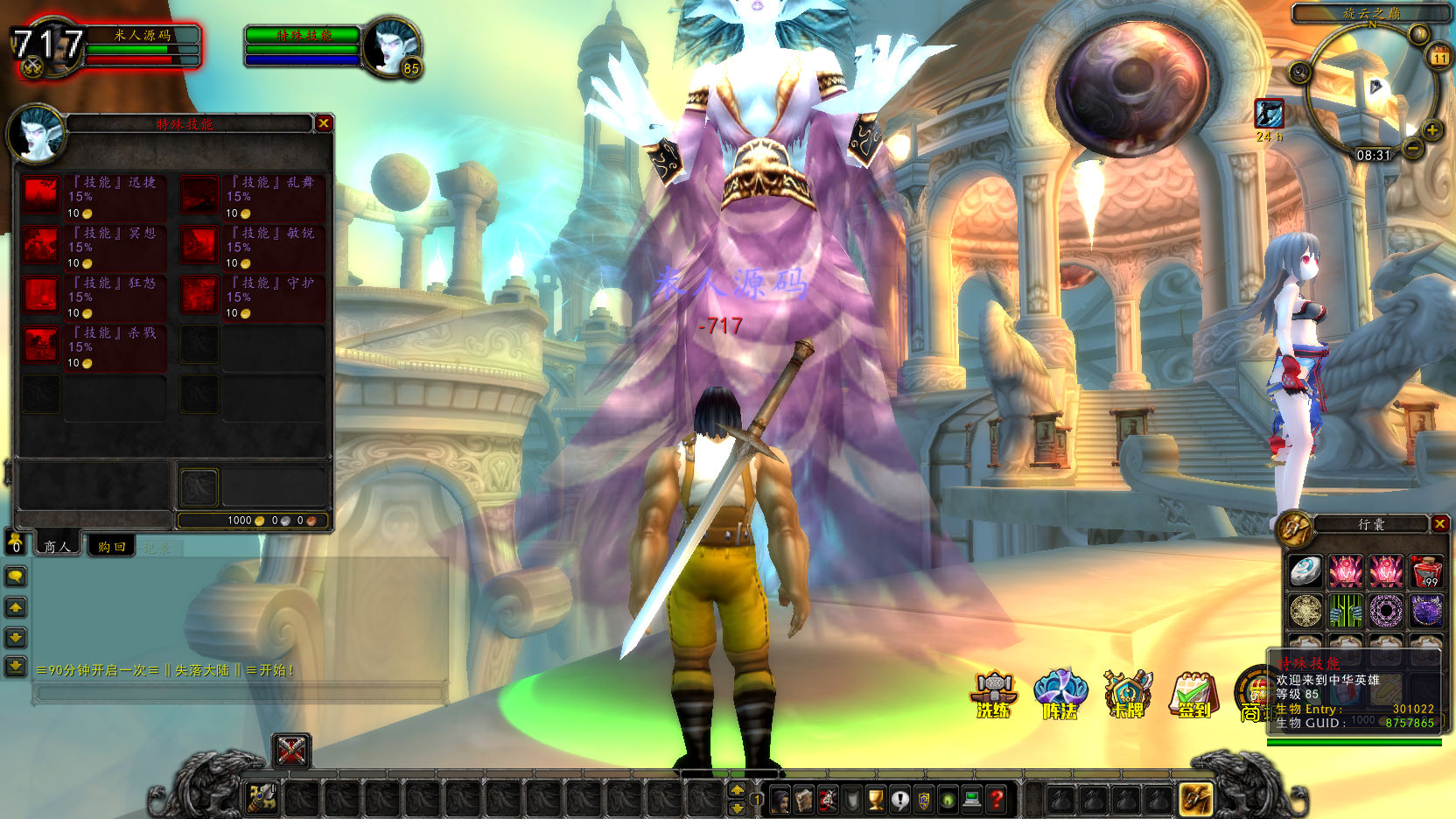Use the red potion with 99 stack
This screenshot has height=819, width=1456.
(x=1426, y=571)
